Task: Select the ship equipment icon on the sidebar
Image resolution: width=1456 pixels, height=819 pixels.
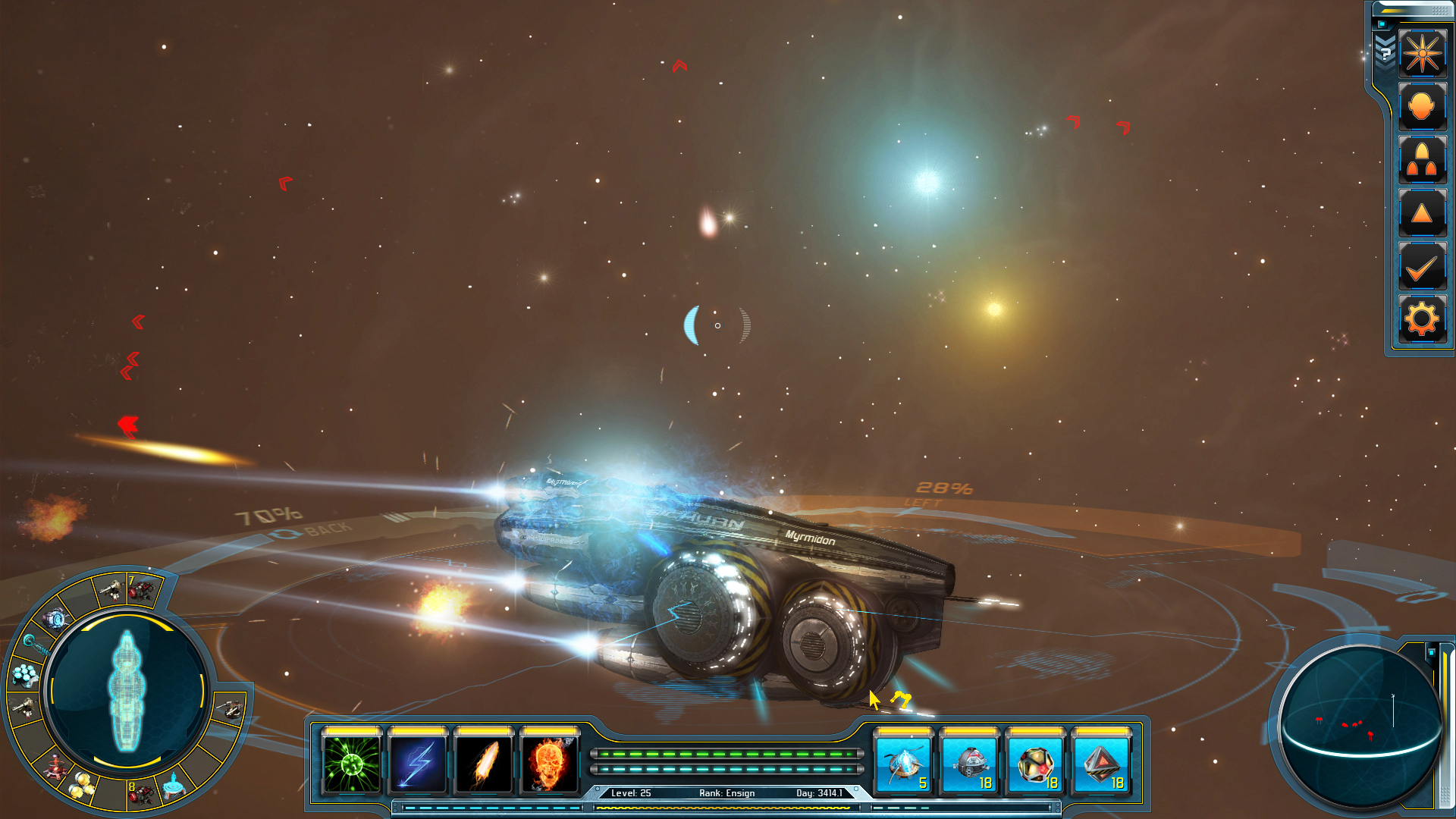Action: tap(1423, 160)
